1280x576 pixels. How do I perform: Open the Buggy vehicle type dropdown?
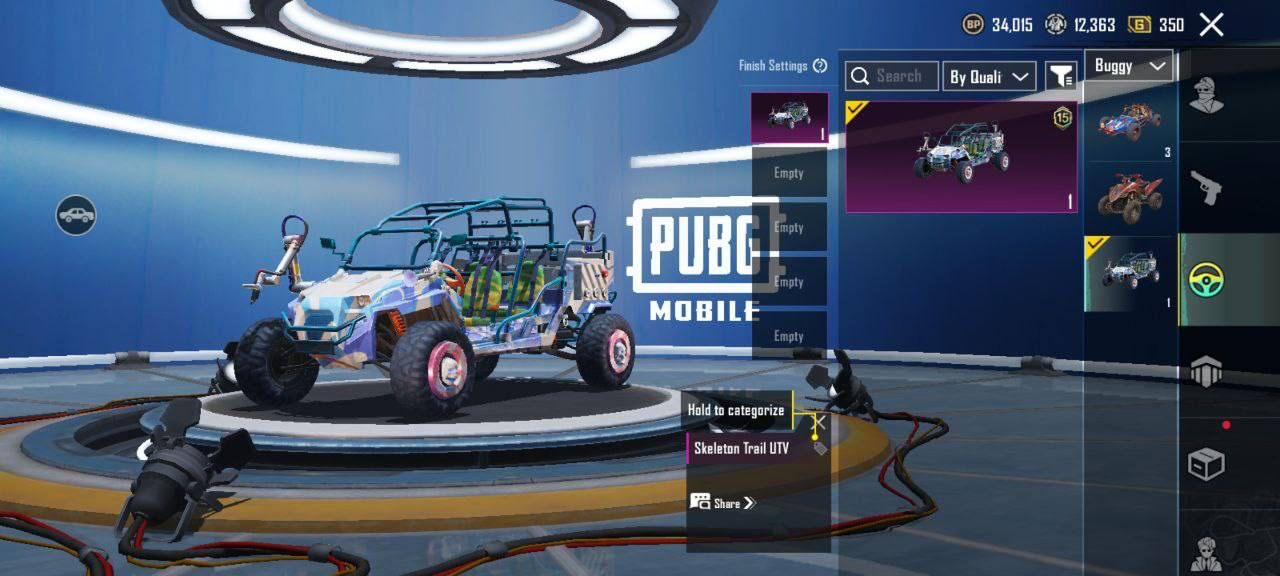click(1129, 66)
